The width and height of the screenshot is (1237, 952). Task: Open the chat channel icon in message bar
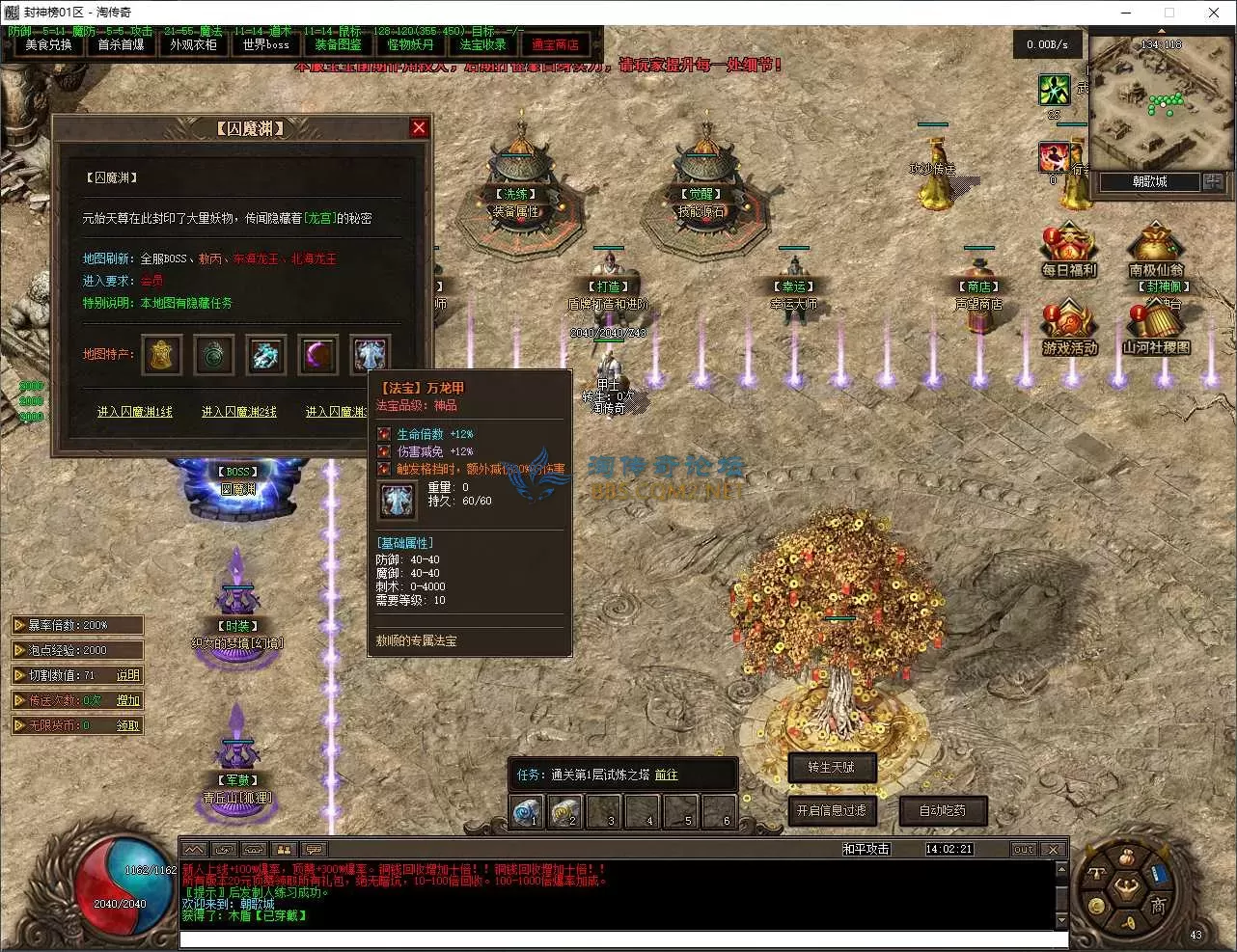(x=314, y=849)
